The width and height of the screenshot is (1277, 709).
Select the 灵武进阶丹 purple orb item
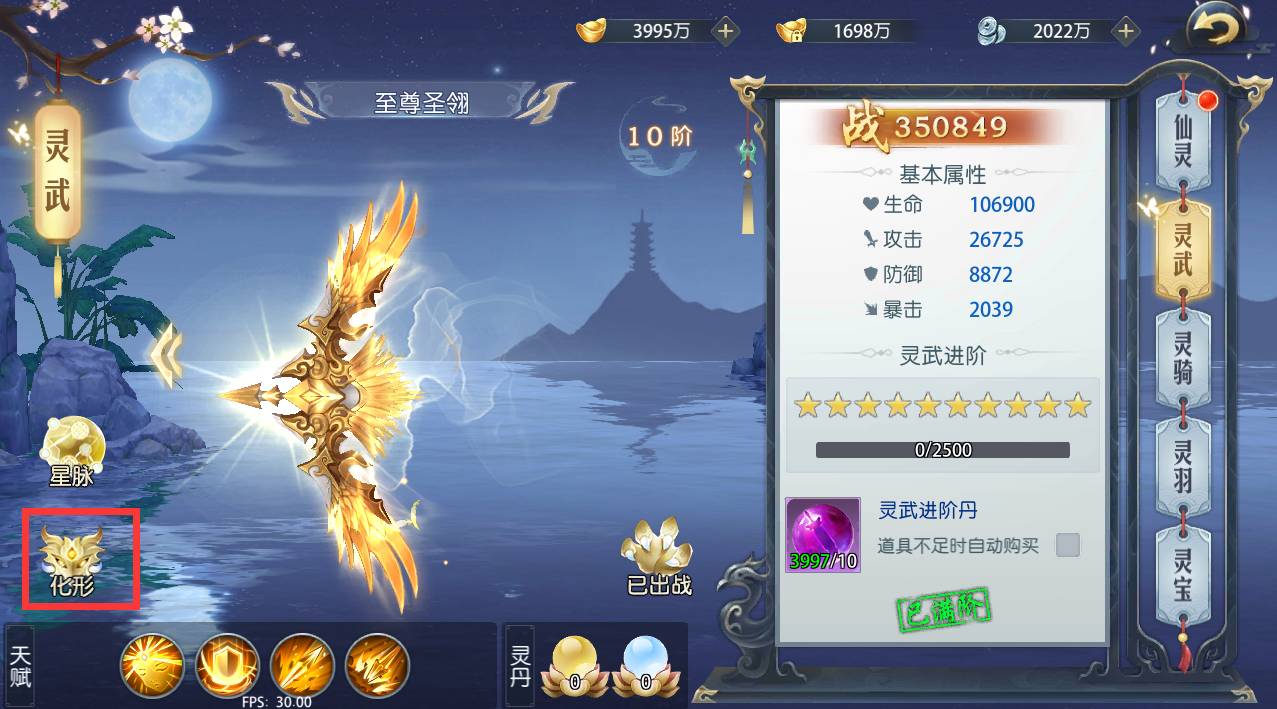tap(823, 535)
